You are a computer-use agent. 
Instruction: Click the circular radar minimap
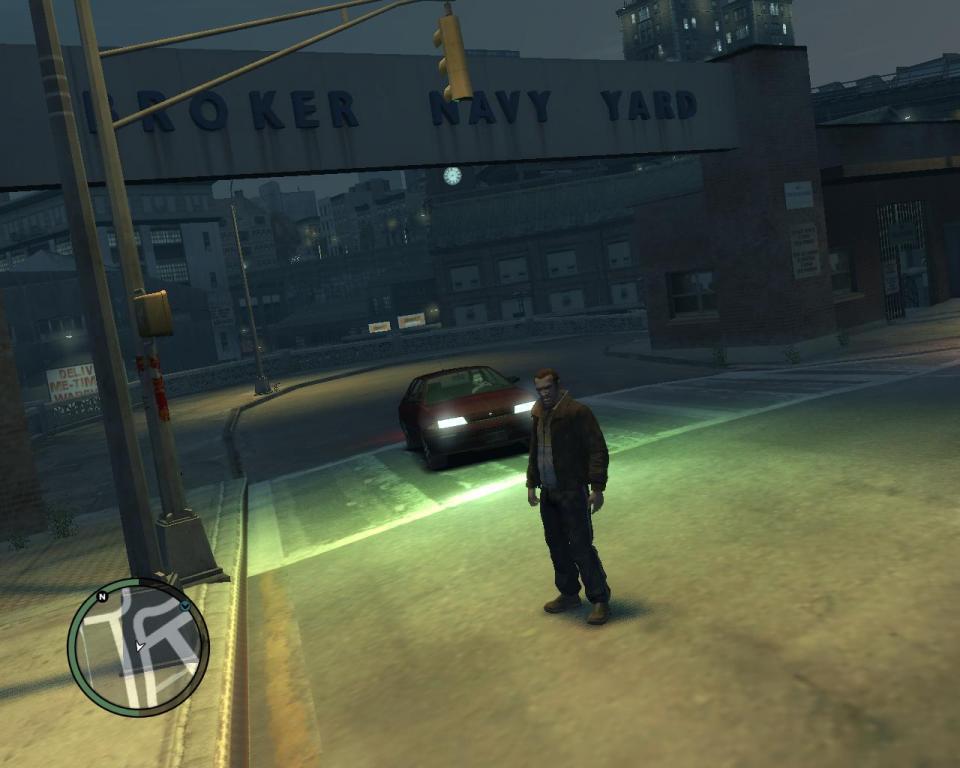point(138,646)
